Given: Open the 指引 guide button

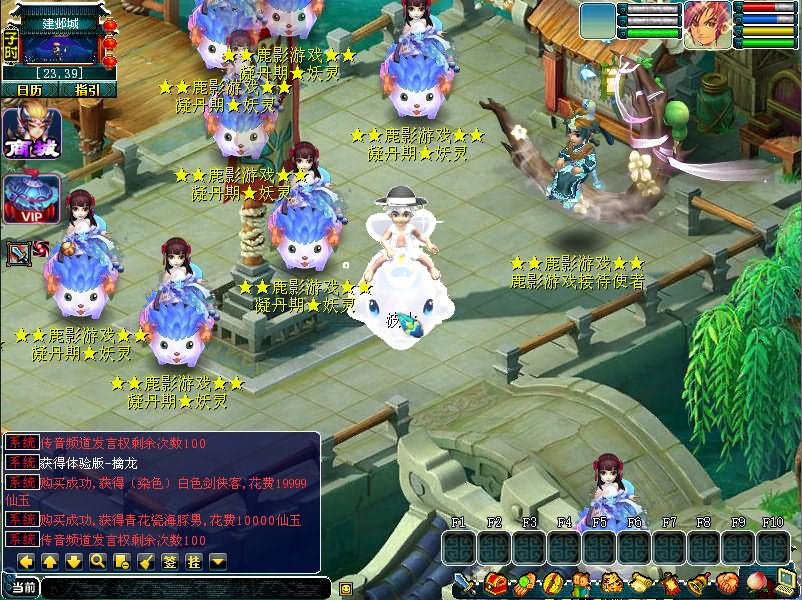Looking at the screenshot, I should point(87,89).
